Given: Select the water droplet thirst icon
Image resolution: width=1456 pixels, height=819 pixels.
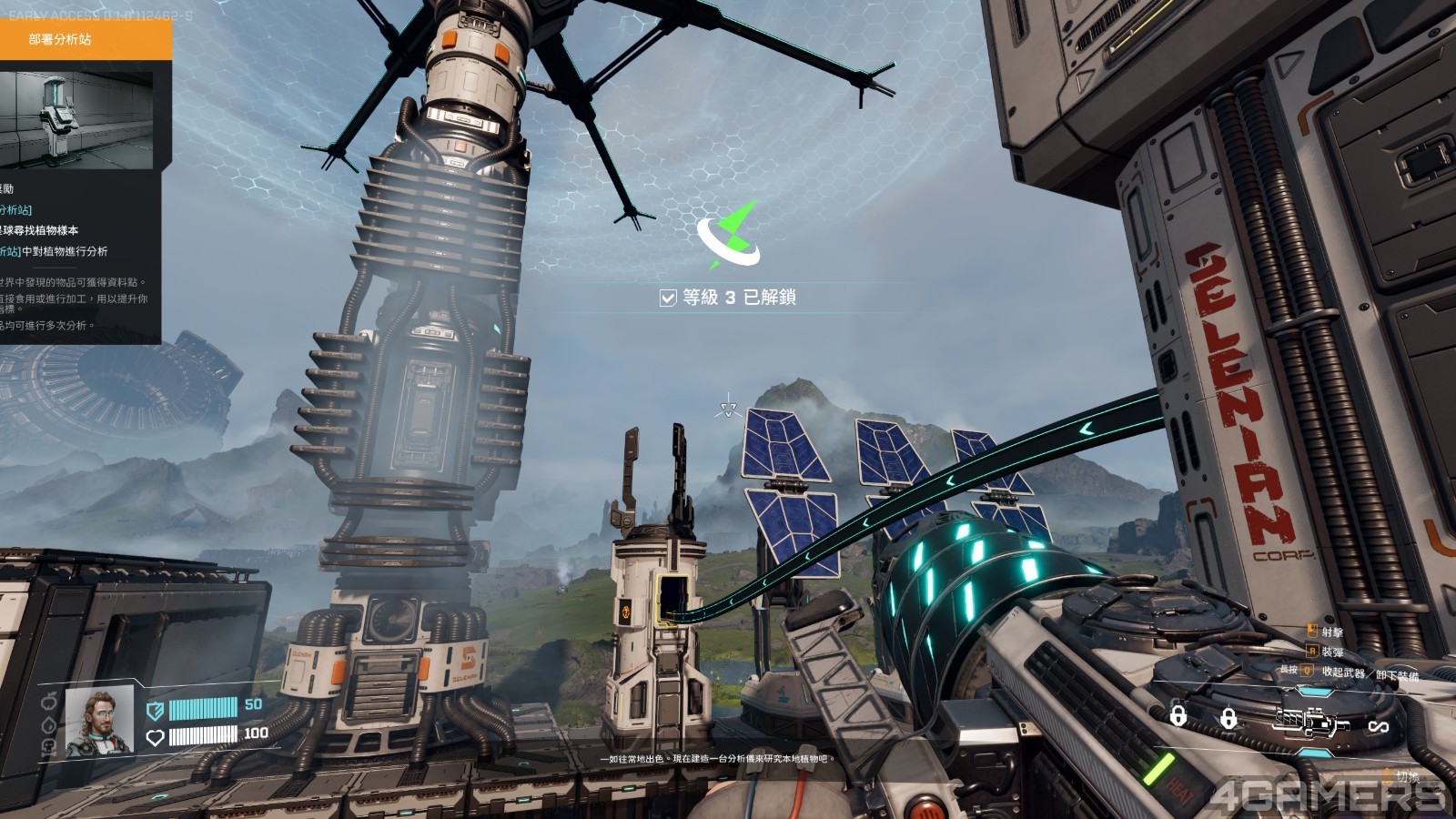Looking at the screenshot, I should click(x=49, y=724).
